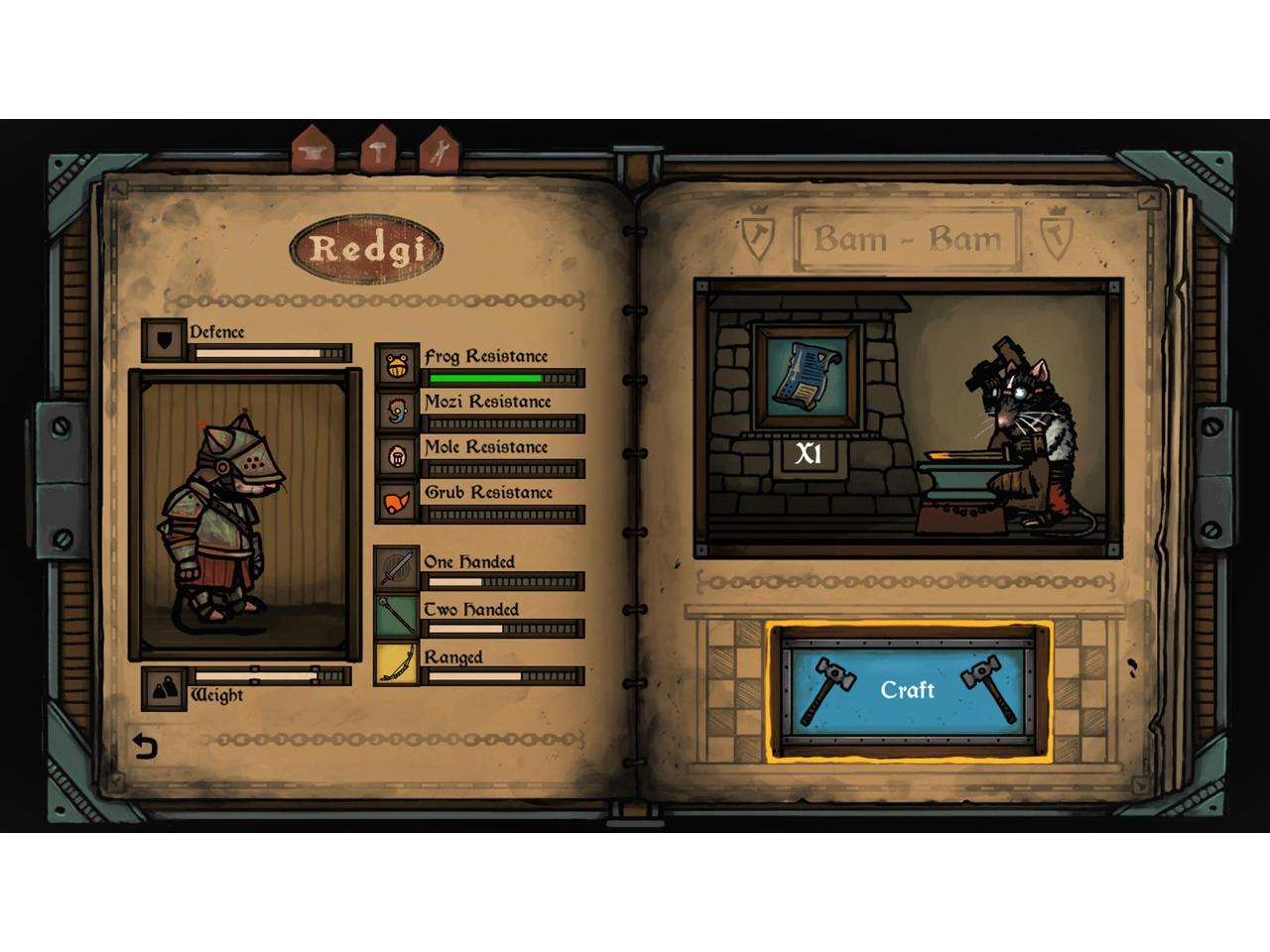Switch to the hammer bookmark tab

[378, 152]
